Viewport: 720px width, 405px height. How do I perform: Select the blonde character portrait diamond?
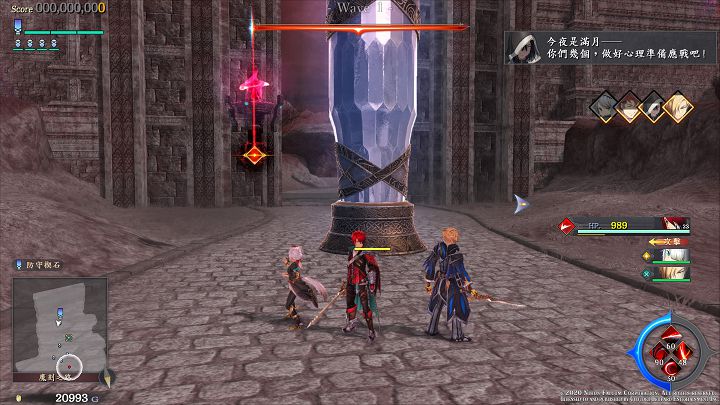[679, 105]
